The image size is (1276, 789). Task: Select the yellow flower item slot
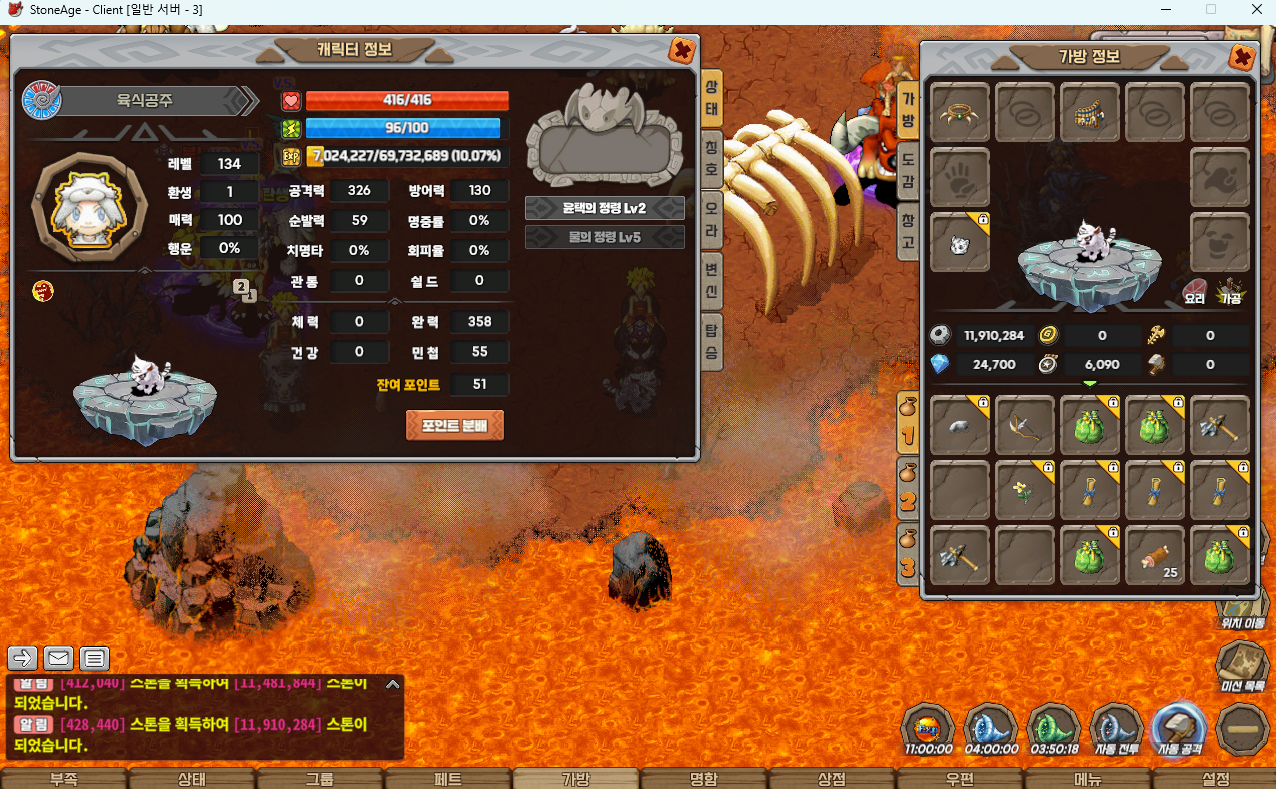click(x=1025, y=490)
